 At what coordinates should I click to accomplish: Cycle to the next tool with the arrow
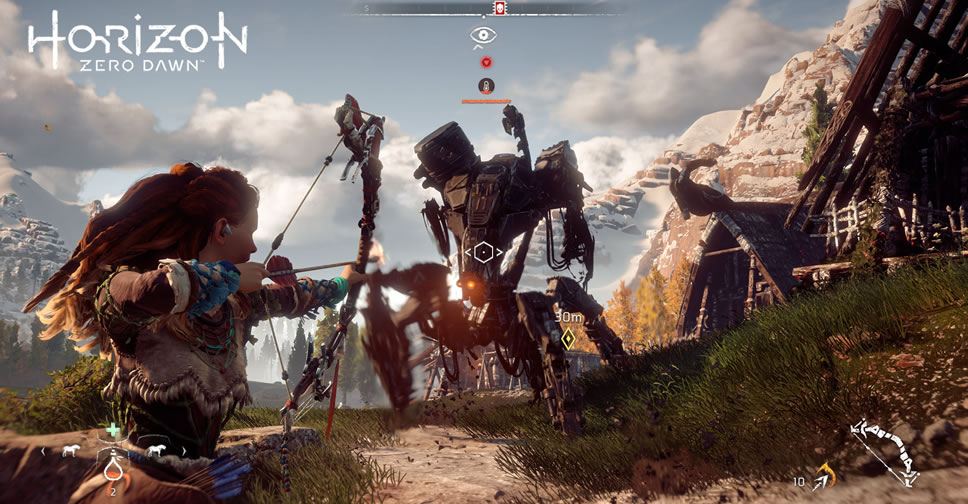[x=183, y=451]
